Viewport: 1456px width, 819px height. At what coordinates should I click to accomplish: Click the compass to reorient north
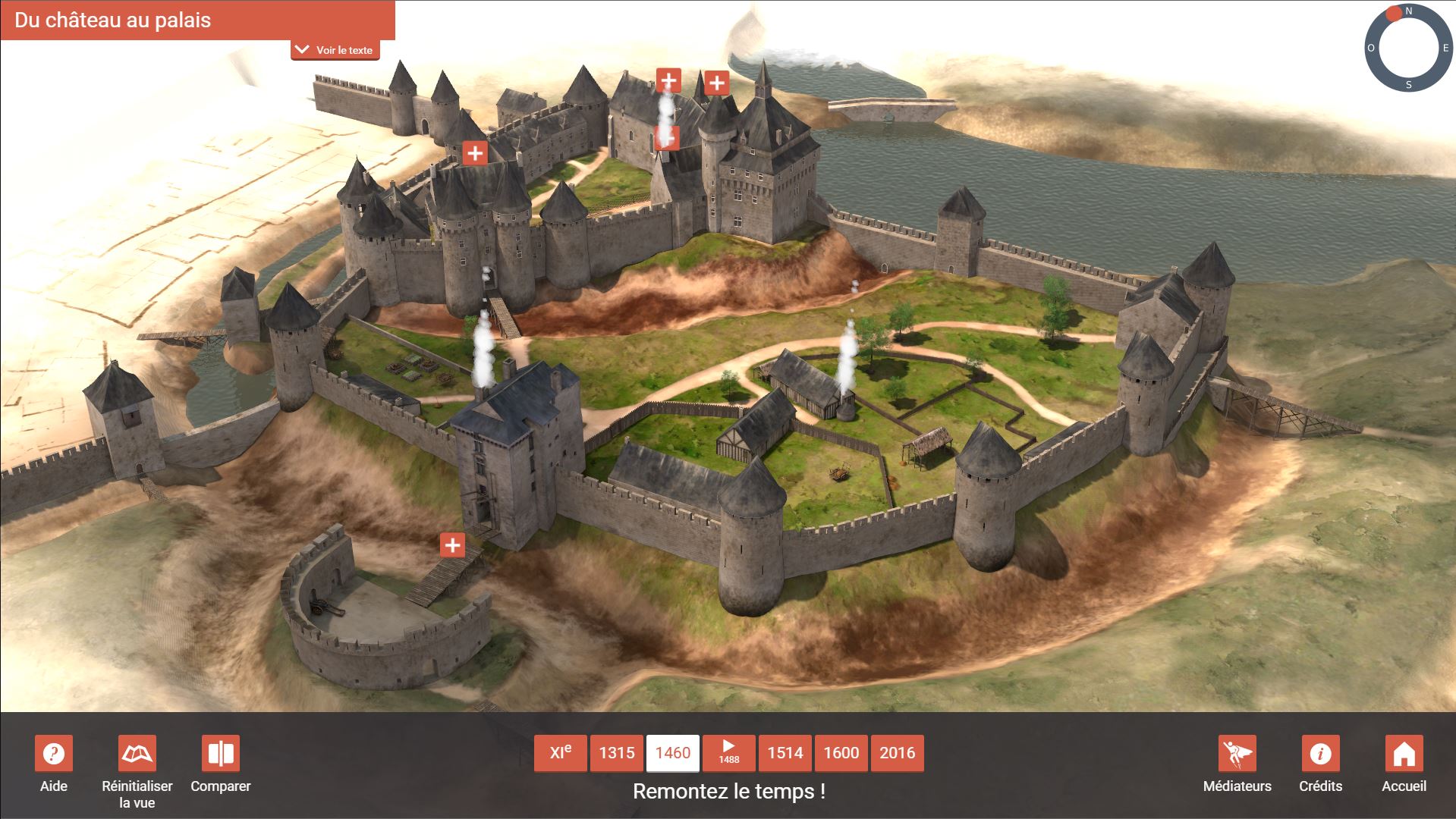click(x=1408, y=49)
